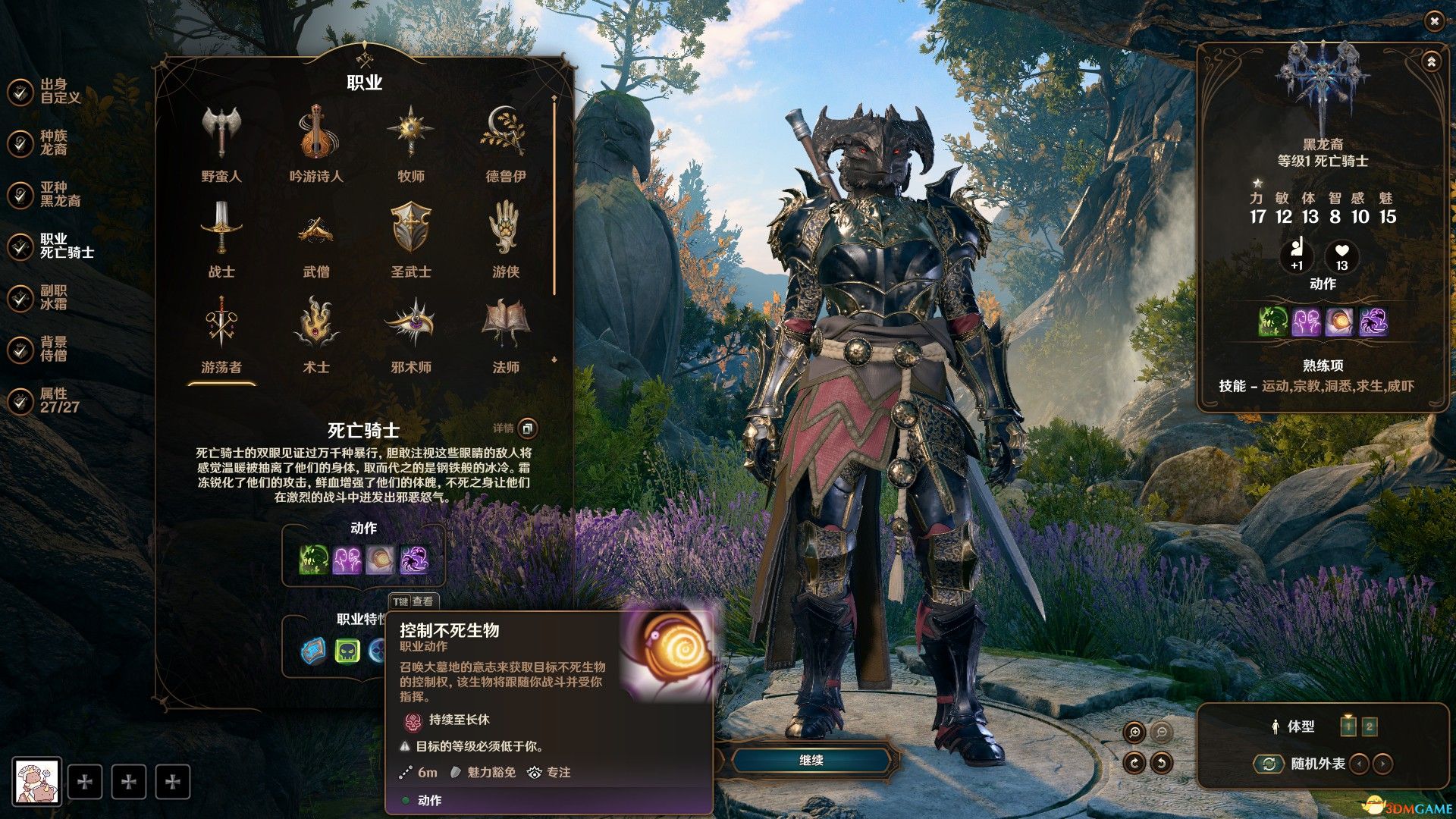Select the 德鲁伊 (Druid) class icon
Viewport: 1456px width, 819px height.
[x=507, y=133]
